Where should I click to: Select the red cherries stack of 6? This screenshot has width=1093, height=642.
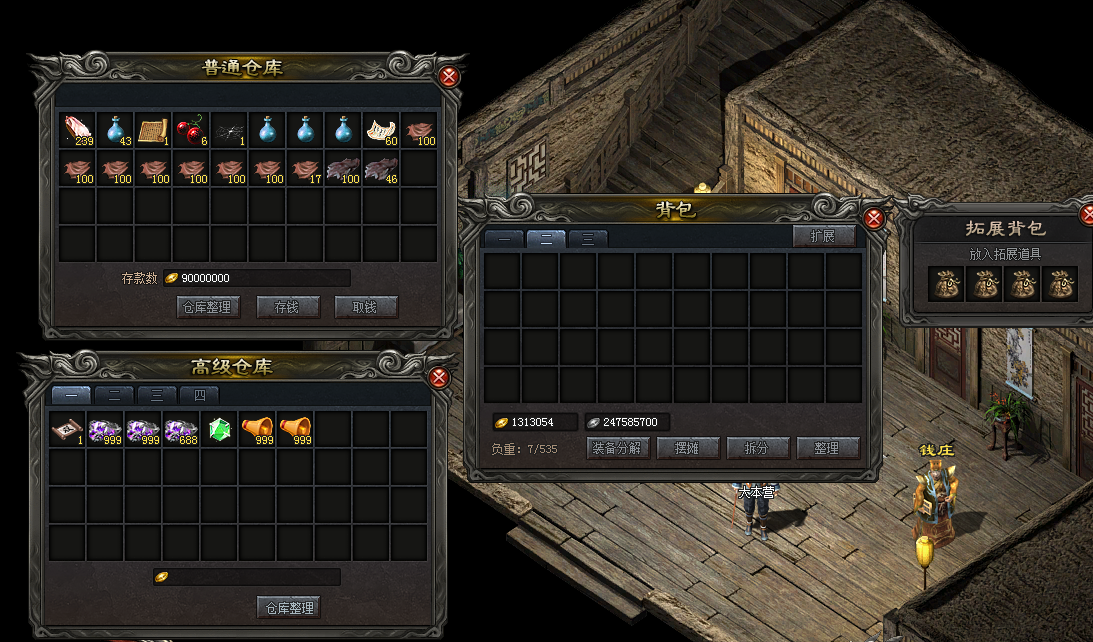(191, 130)
